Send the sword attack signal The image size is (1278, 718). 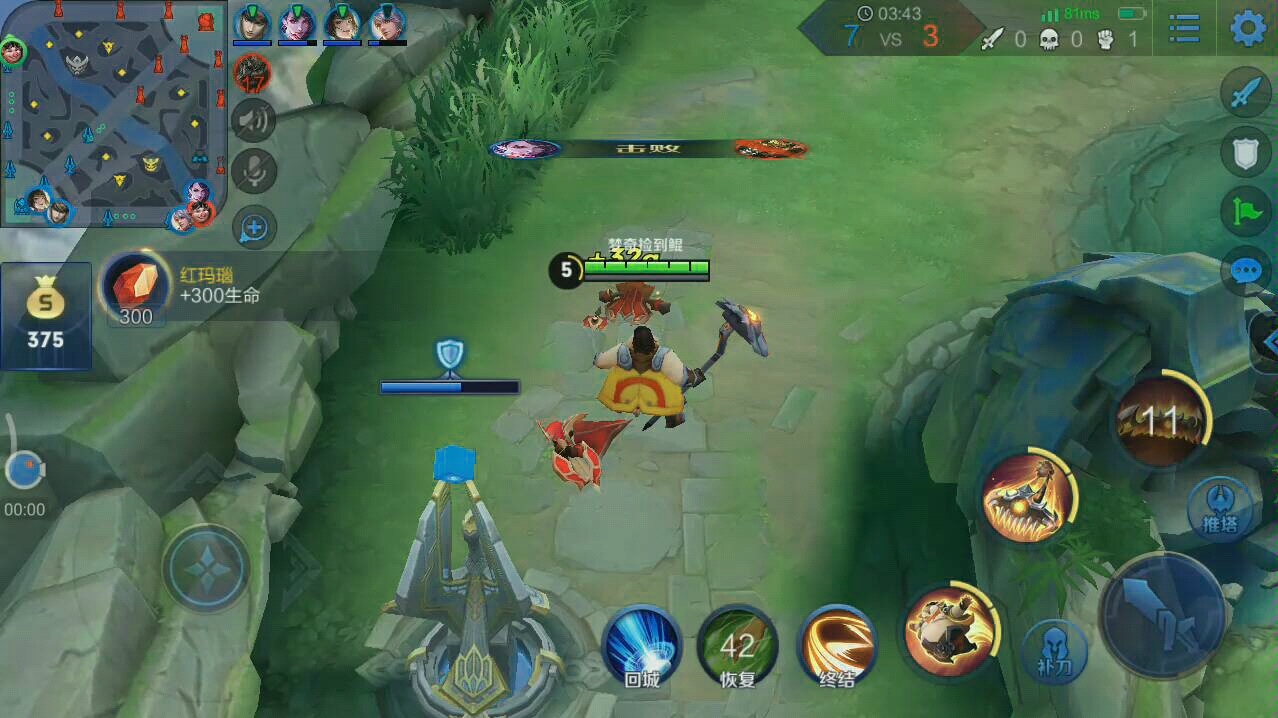(1246, 93)
